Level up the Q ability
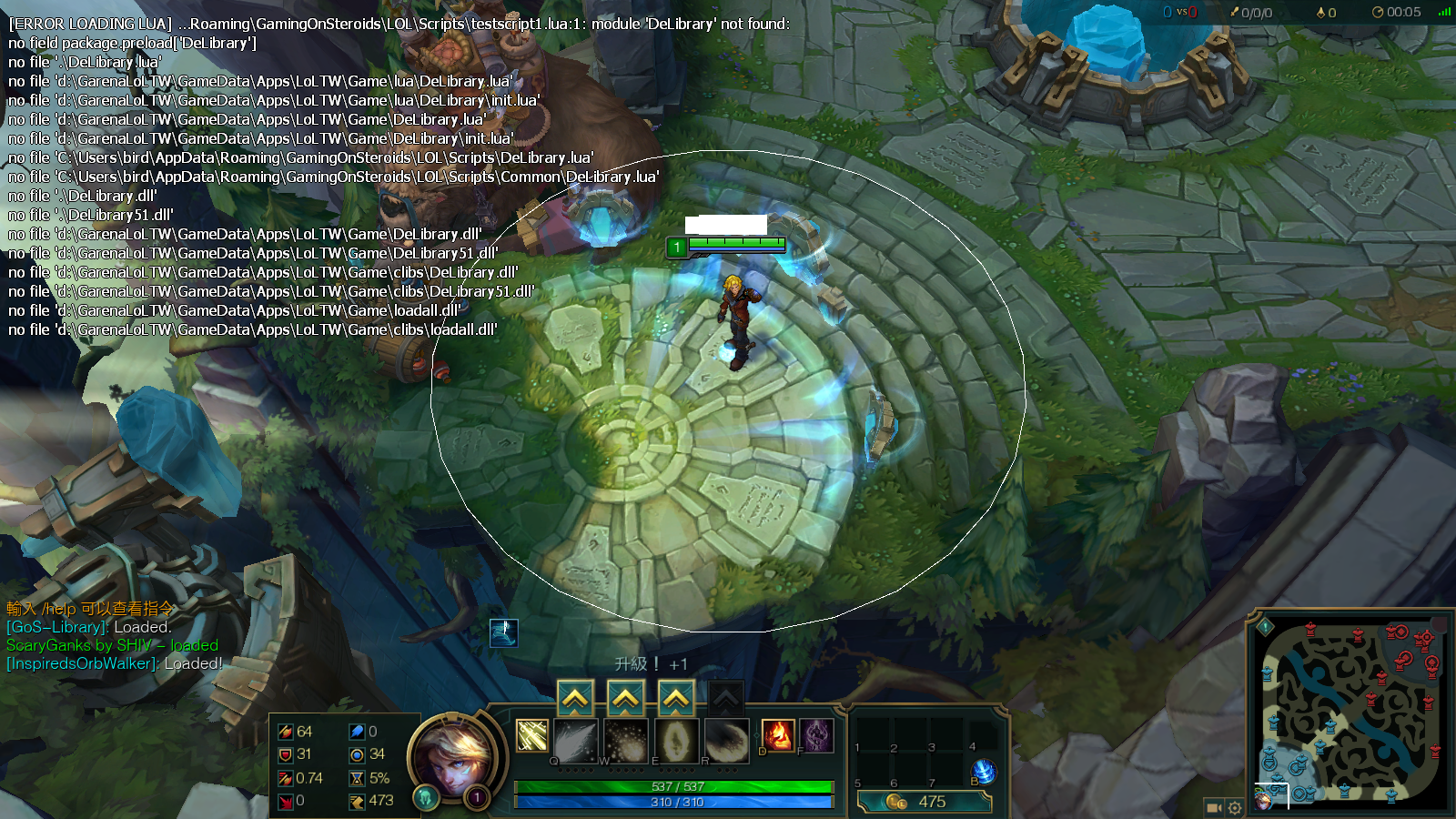 [575, 699]
